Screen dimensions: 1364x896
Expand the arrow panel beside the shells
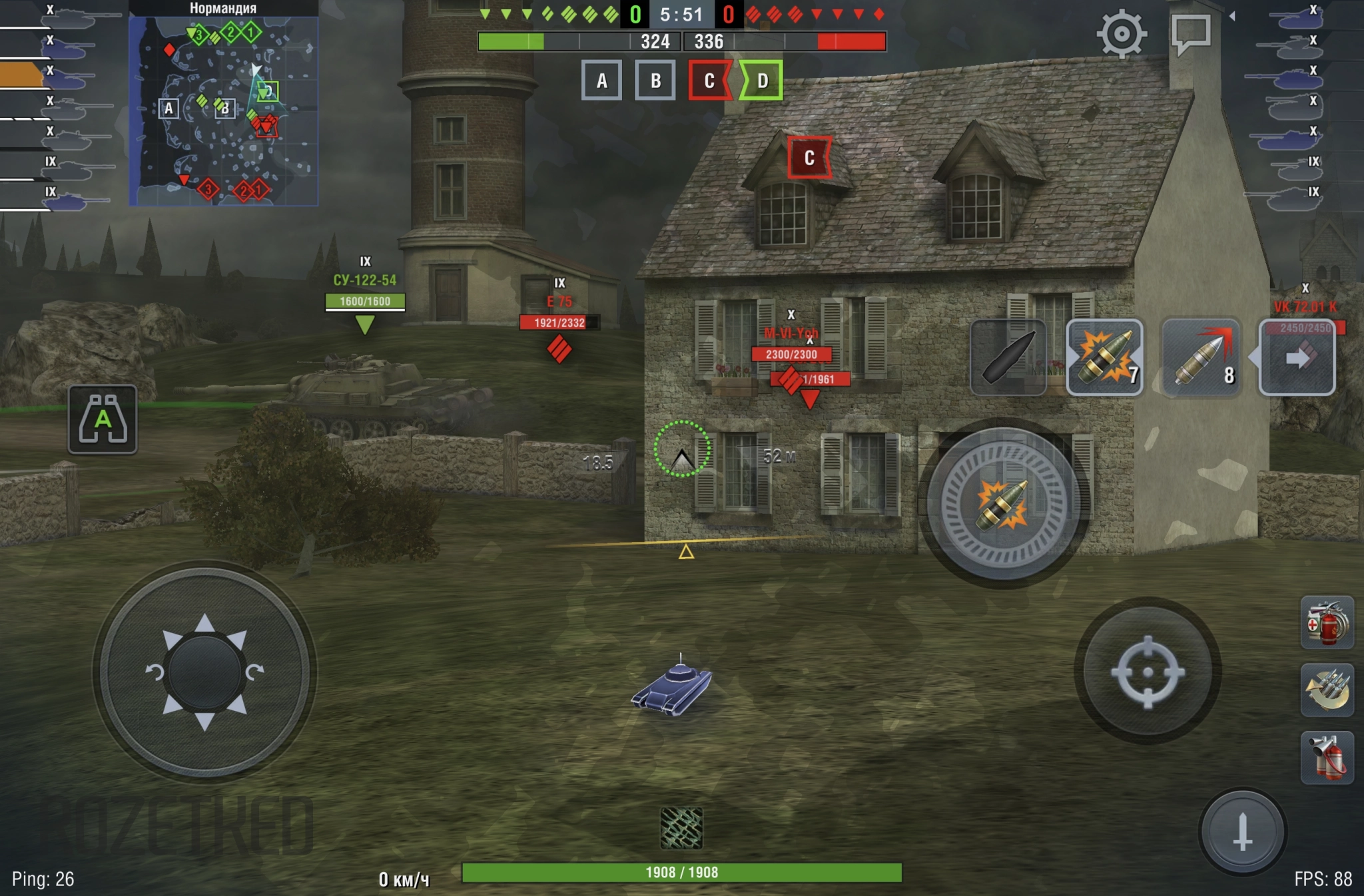[x=1297, y=357]
